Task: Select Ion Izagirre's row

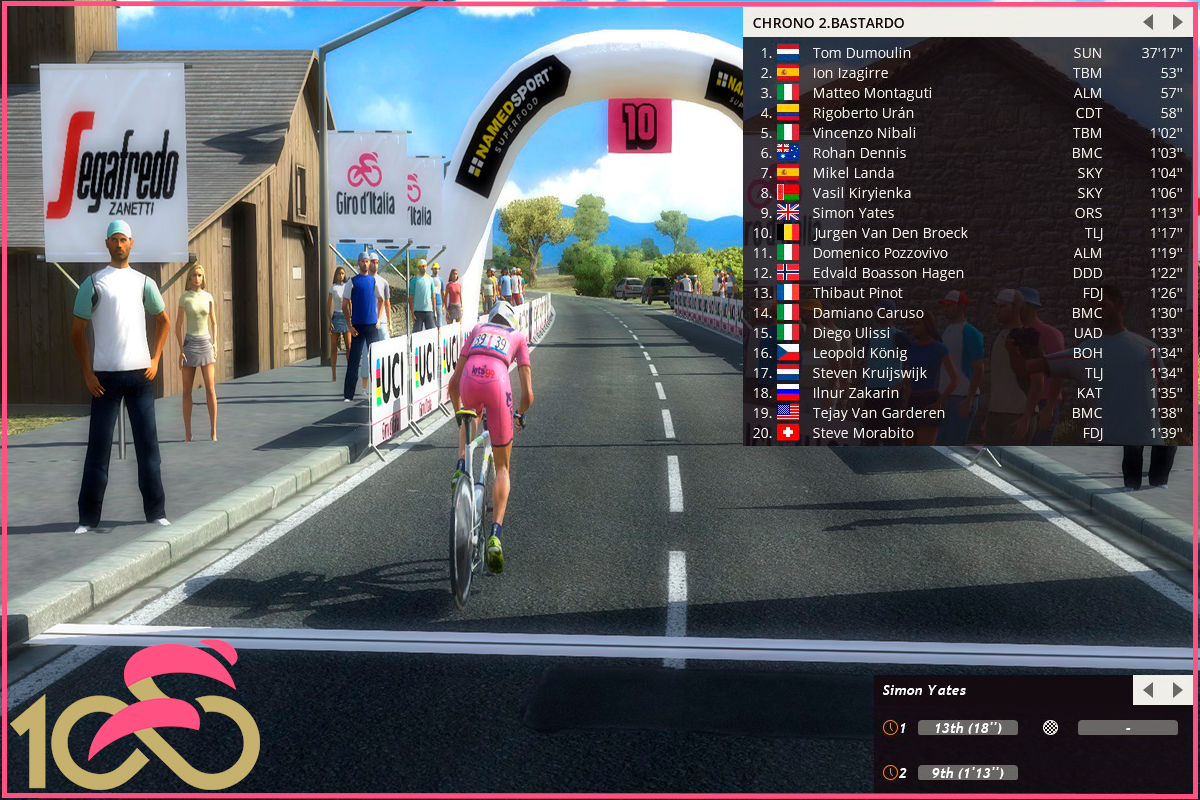Action: coord(850,73)
